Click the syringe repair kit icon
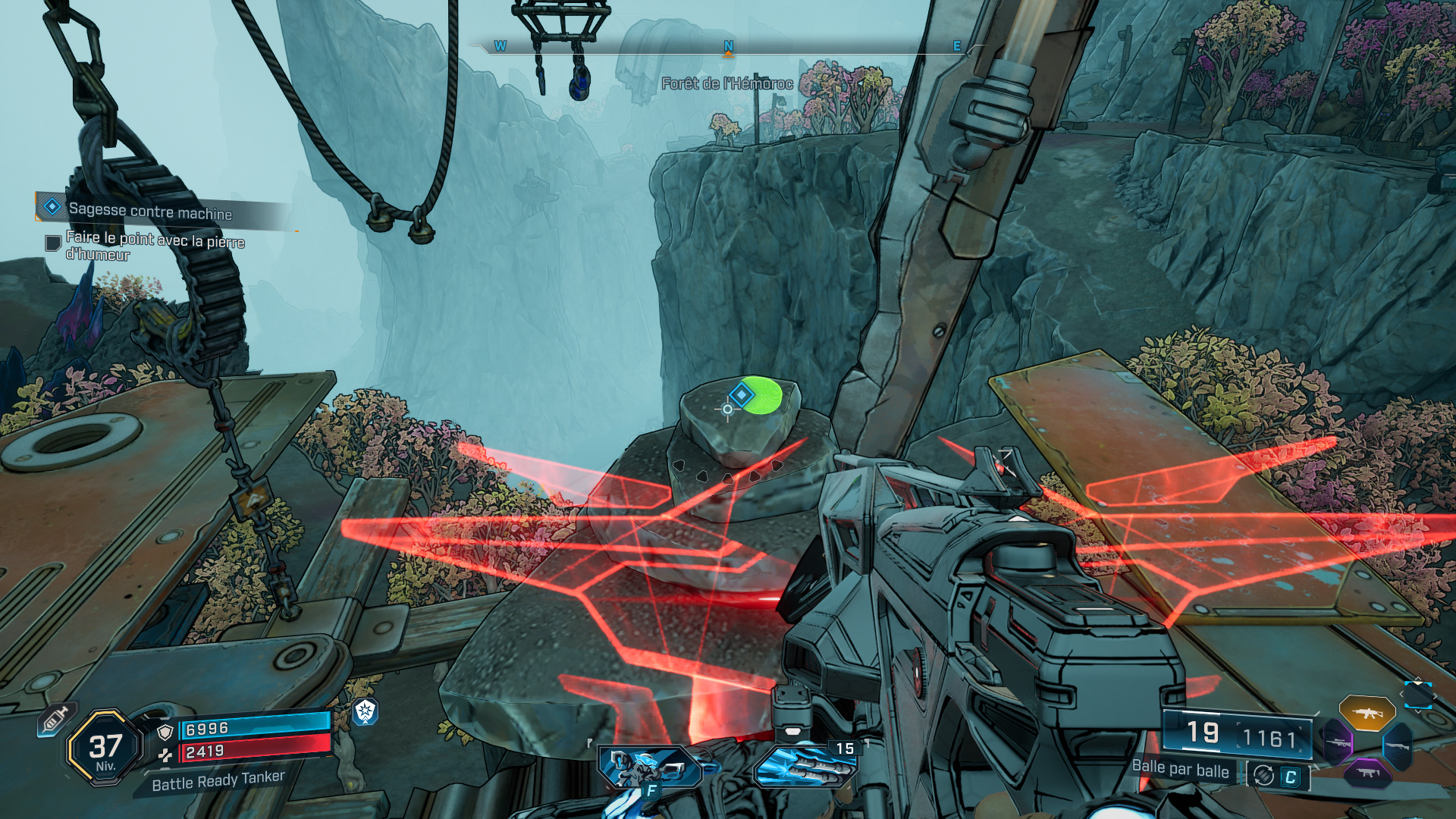Screen dimensions: 1456x819 55,720
